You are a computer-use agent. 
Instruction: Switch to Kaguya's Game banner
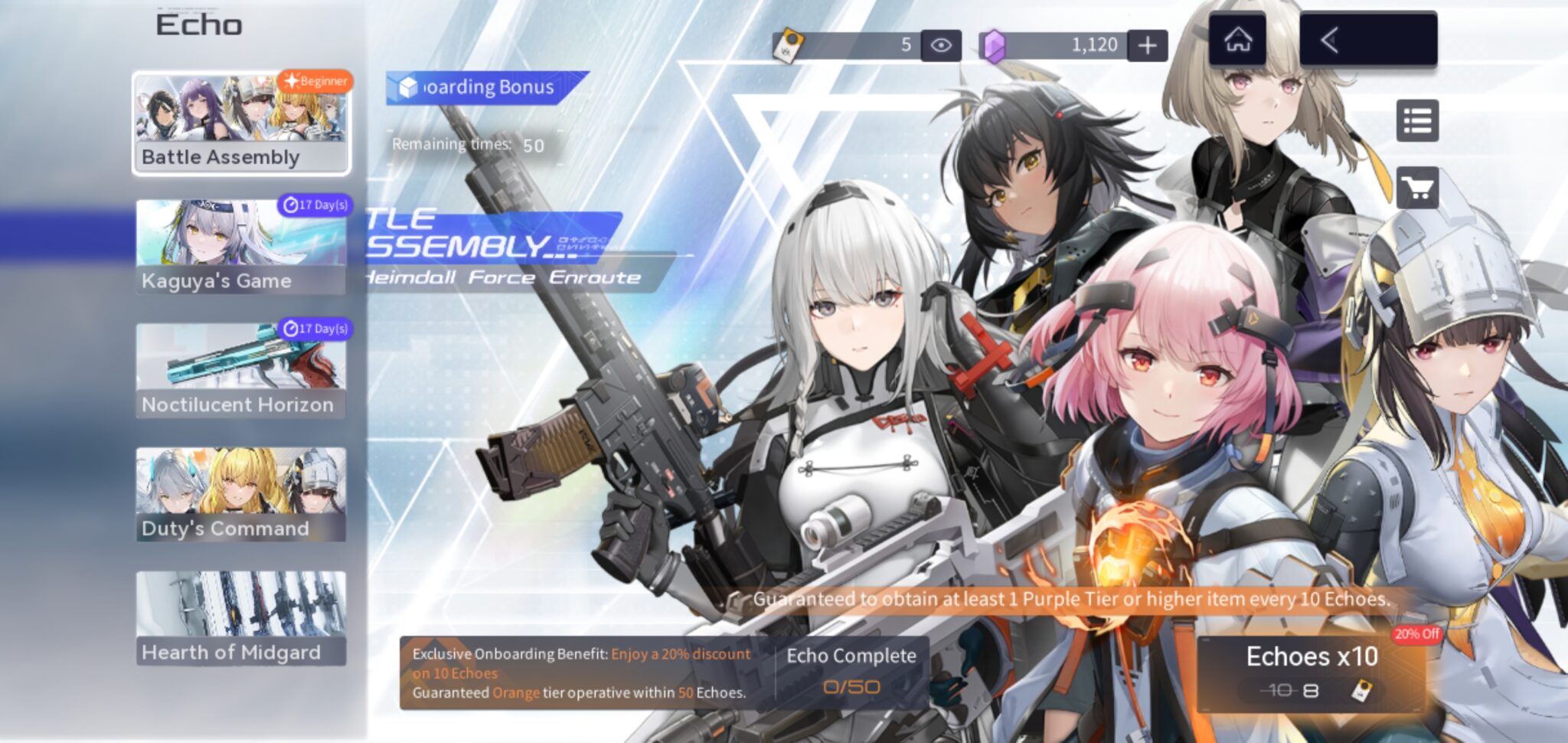(241, 247)
